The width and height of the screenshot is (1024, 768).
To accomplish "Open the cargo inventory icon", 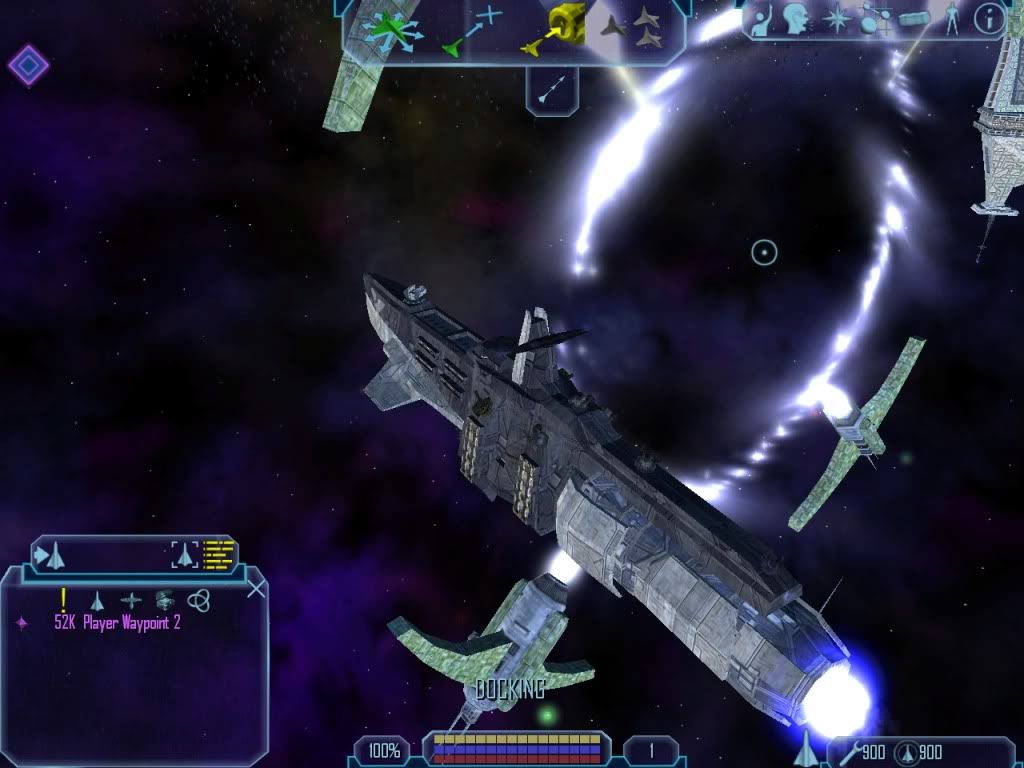I will 914,19.
